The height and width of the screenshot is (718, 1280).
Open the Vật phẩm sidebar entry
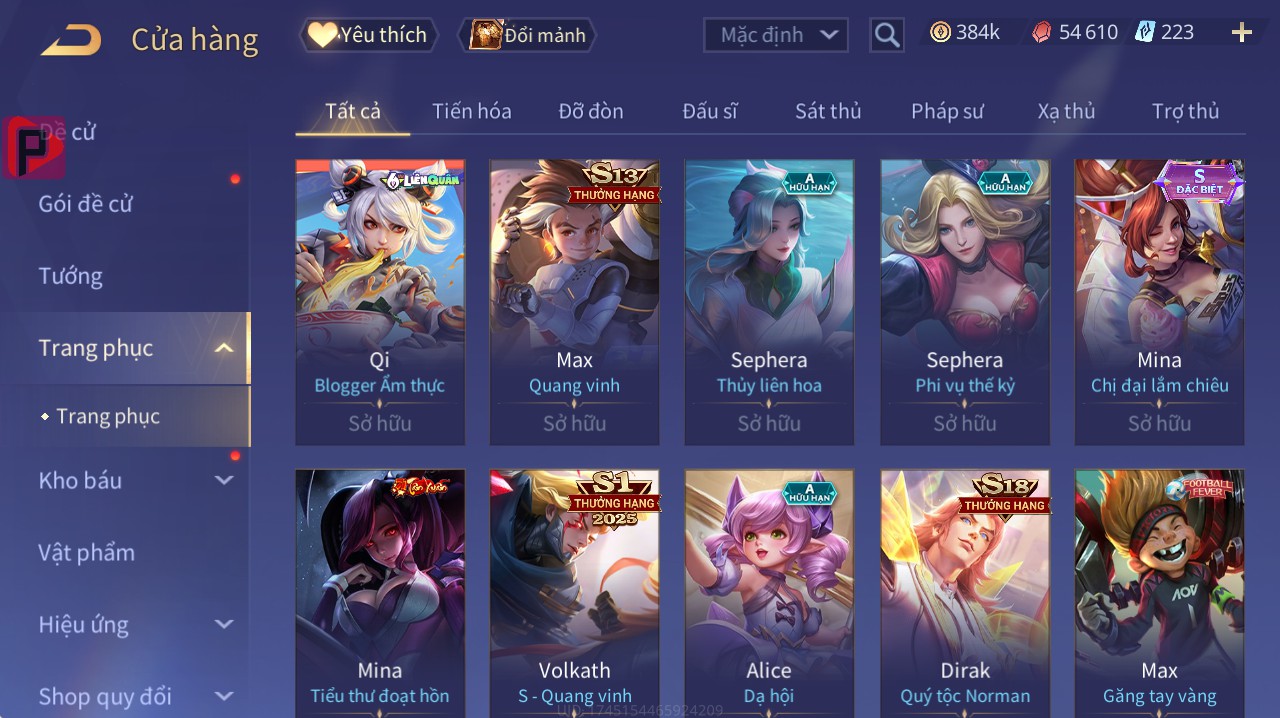click(86, 552)
